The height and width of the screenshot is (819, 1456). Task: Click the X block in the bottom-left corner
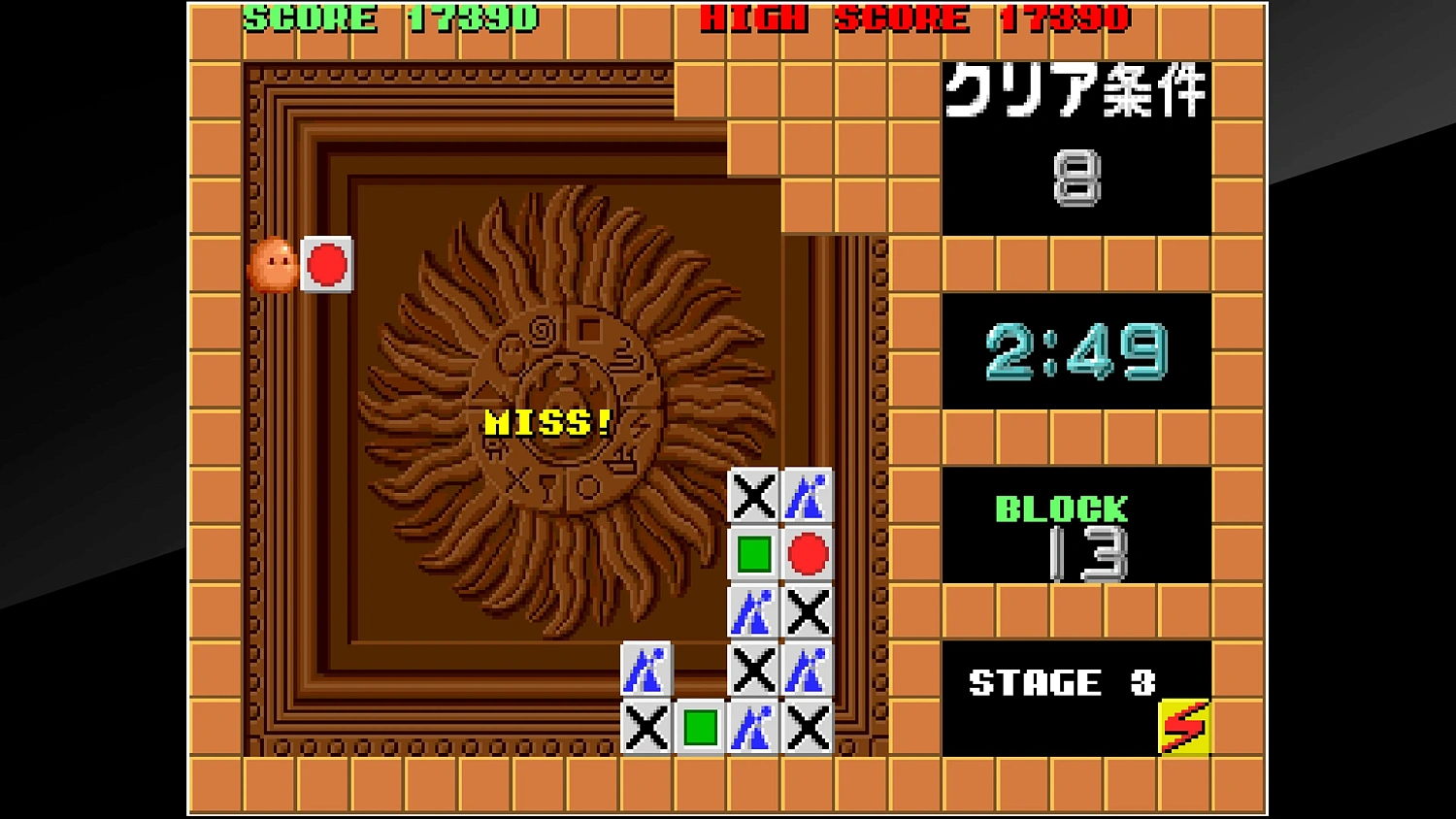[645, 728]
